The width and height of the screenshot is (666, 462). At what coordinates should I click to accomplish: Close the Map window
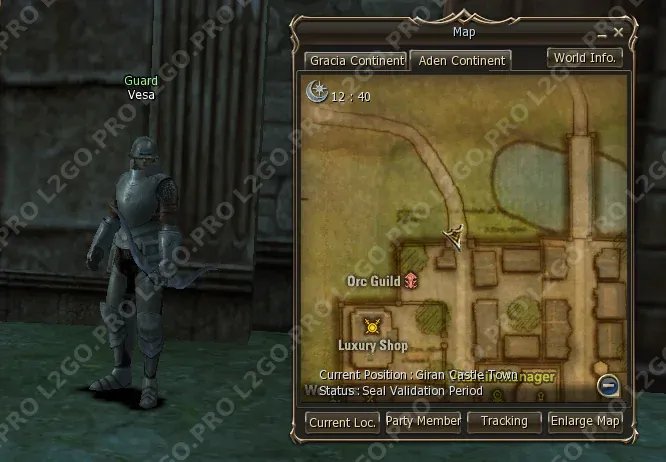(x=619, y=33)
